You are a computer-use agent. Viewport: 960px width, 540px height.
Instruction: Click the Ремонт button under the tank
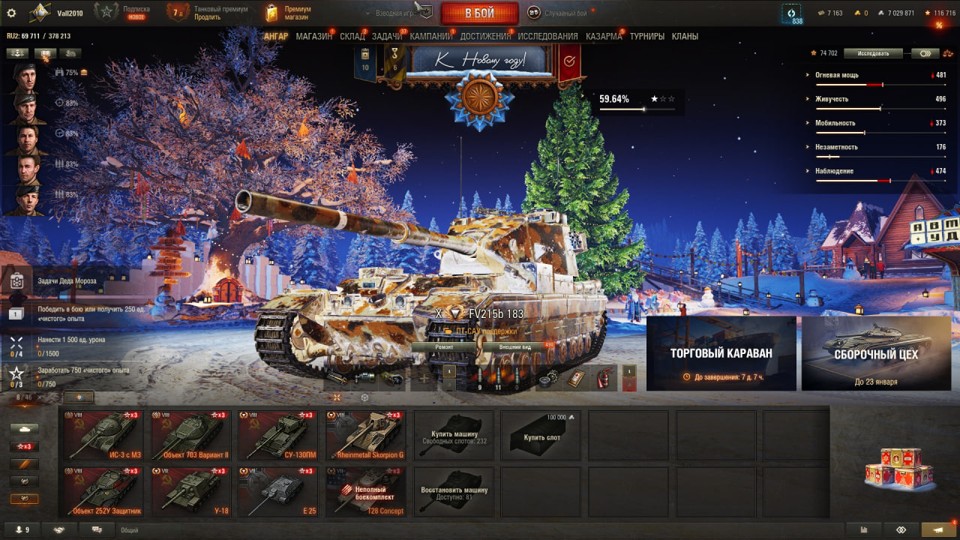(432, 347)
